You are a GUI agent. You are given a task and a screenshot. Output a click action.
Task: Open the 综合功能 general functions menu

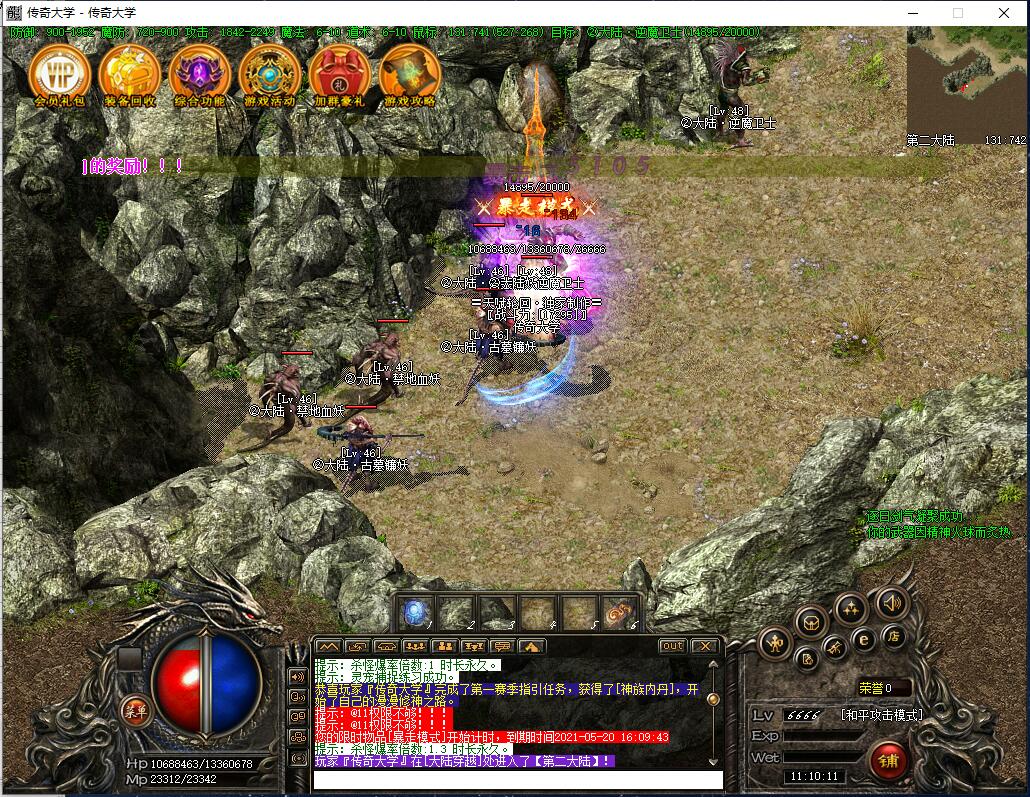[199, 72]
